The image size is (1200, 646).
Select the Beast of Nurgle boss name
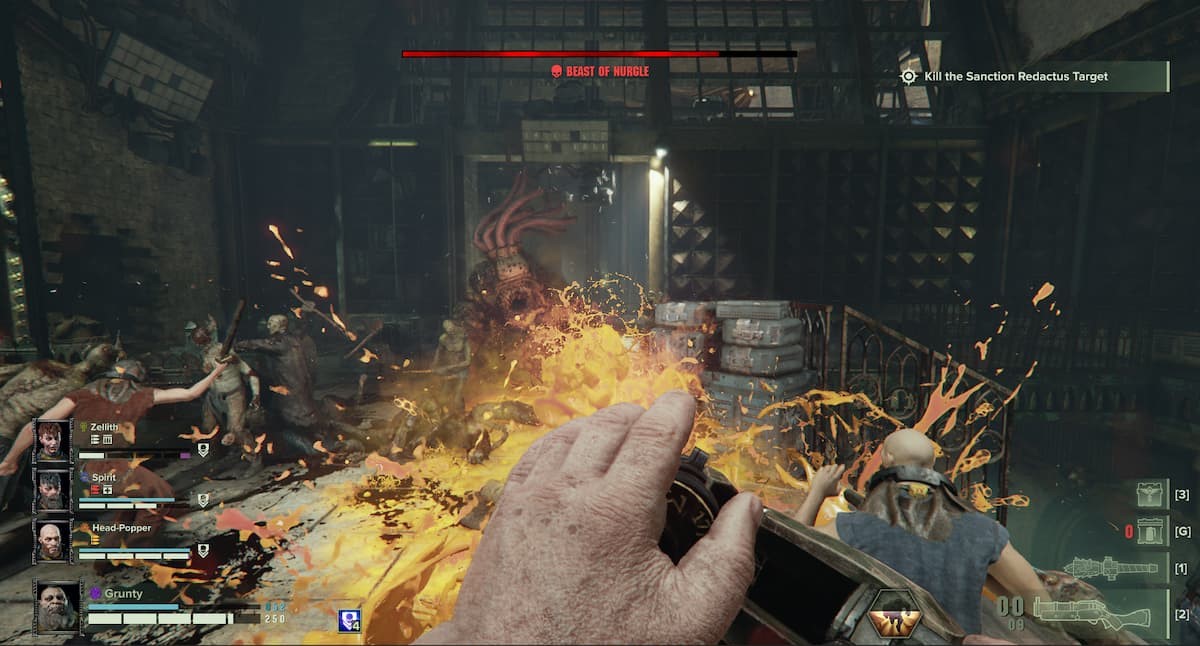tap(600, 71)
